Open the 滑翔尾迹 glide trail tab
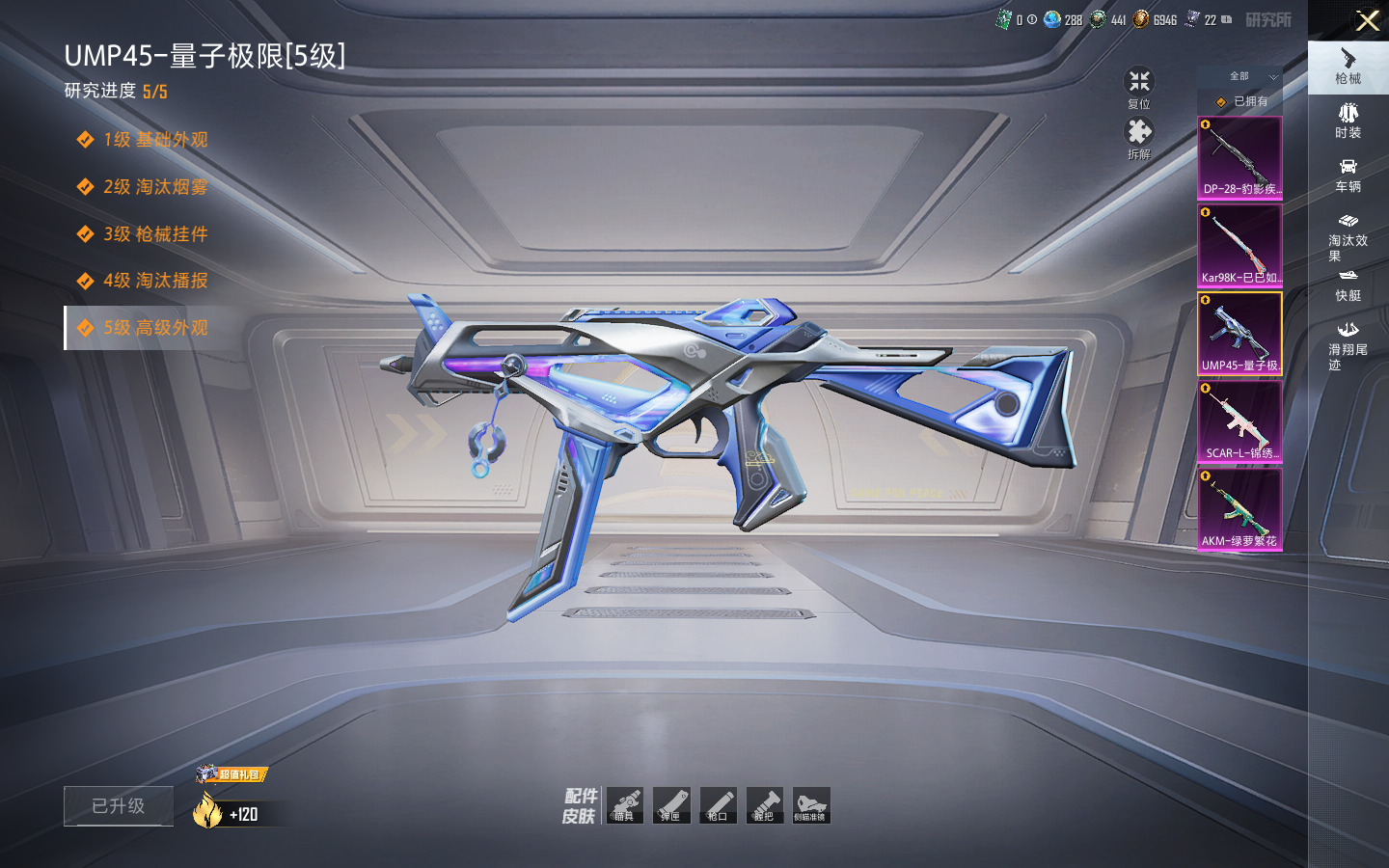Viewport: 1389px width, 868px height. [x=1348, y=344]
